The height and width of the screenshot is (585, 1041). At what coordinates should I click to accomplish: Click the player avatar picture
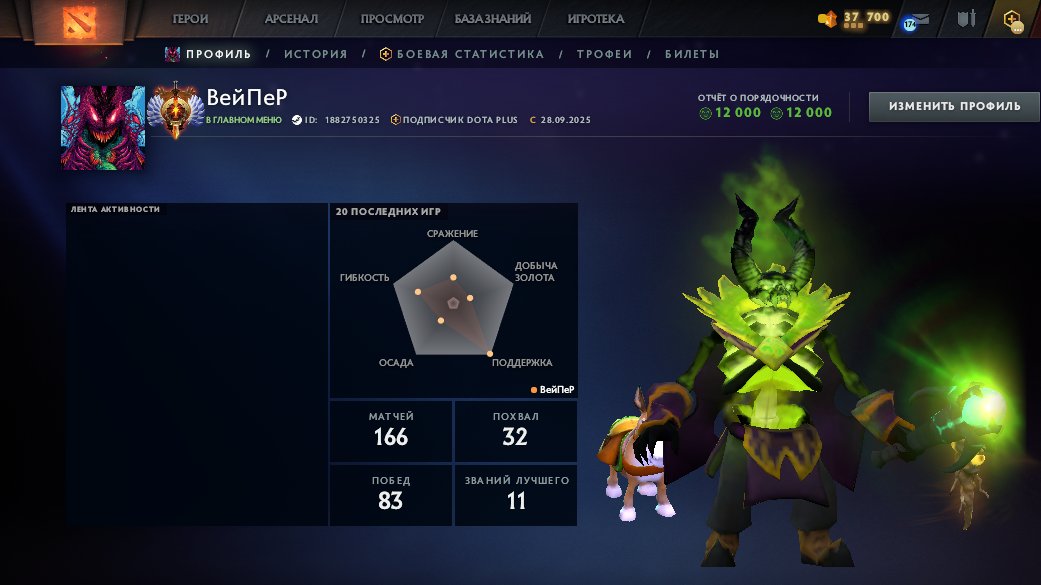tap(103, 128)
